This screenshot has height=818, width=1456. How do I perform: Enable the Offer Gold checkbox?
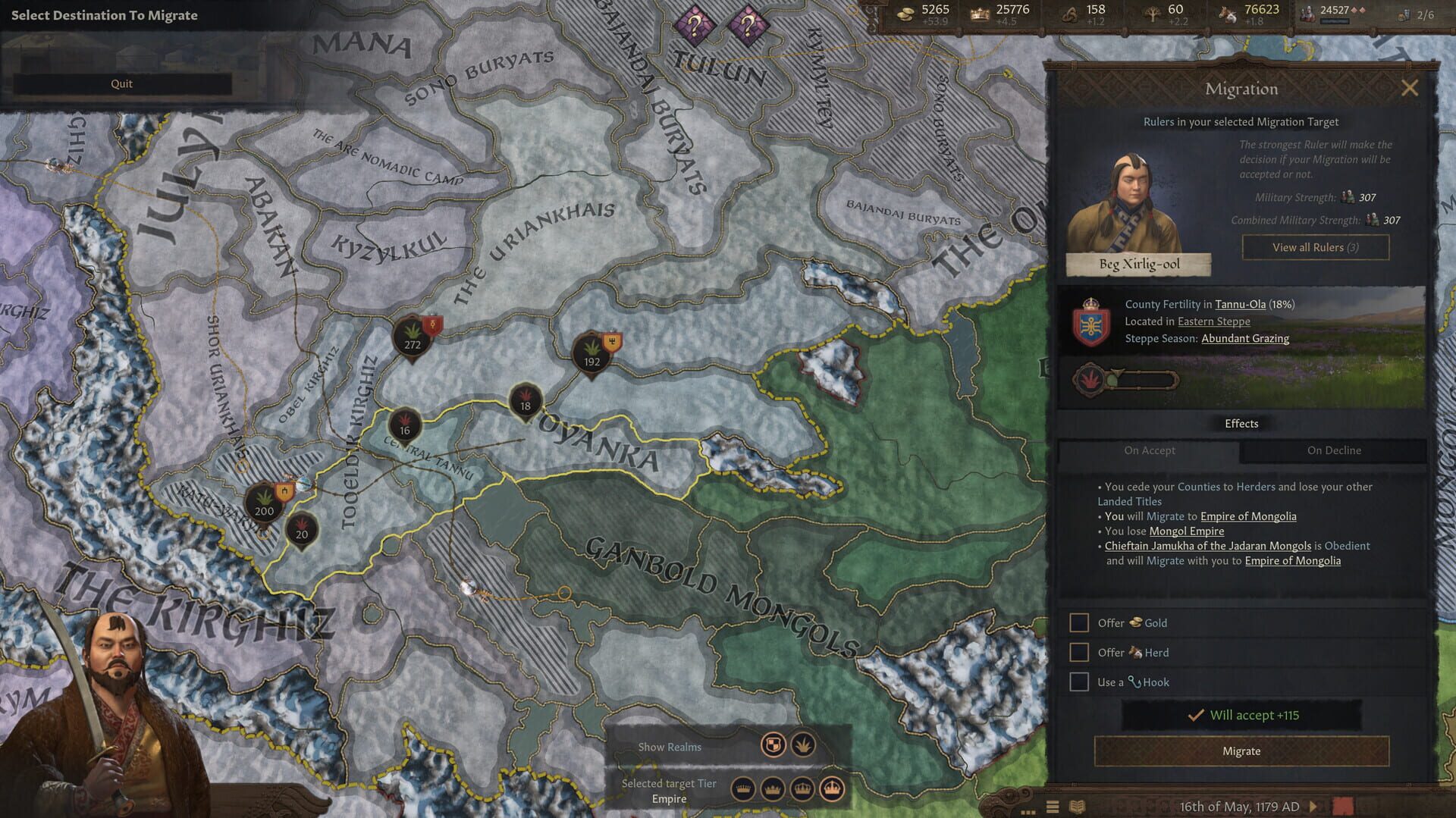click(x=1078, y=622)
